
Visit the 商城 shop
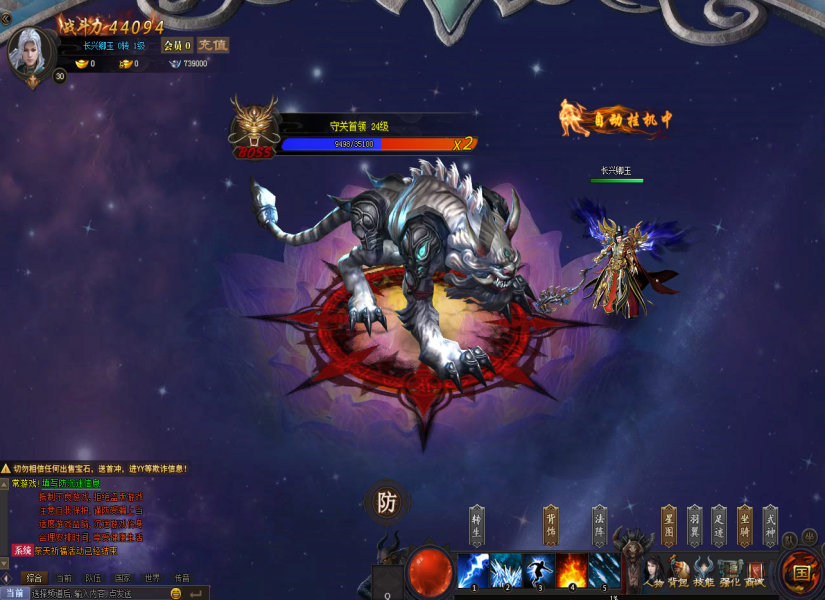[754, 573]
